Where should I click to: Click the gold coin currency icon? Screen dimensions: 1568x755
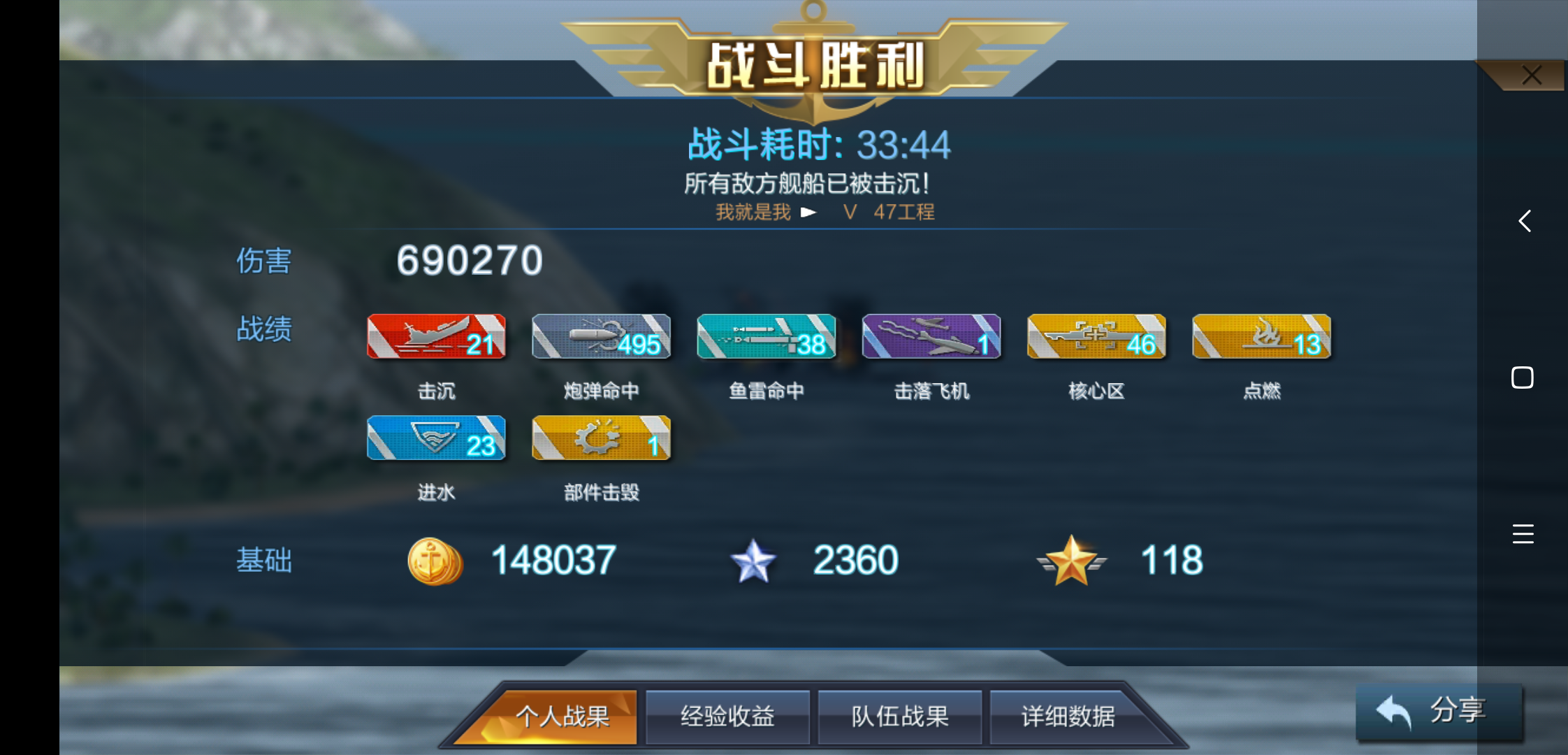point(435,559)
